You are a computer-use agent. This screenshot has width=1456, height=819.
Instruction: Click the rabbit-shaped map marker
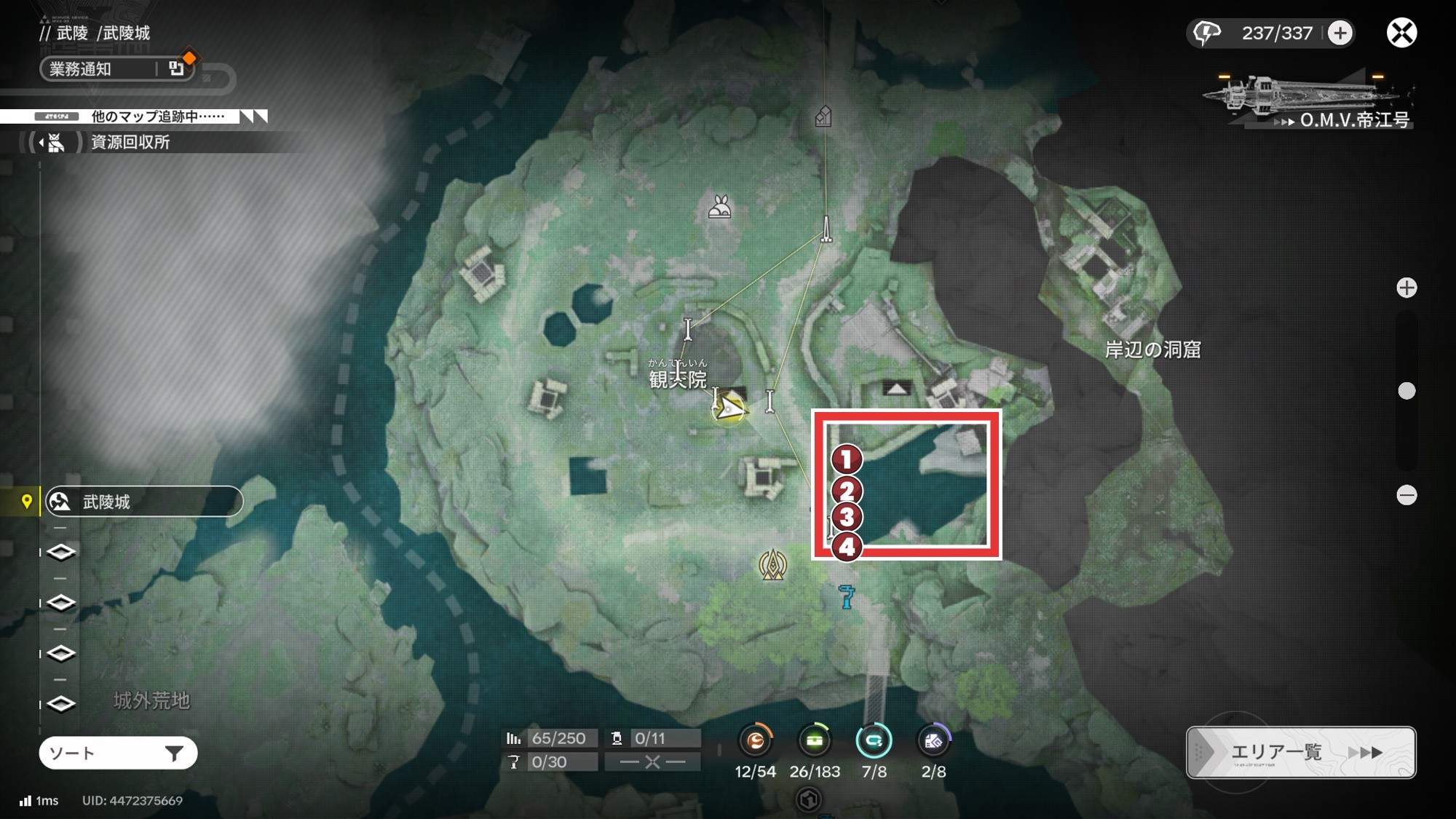pyautogui.click(x=719, y=208)
